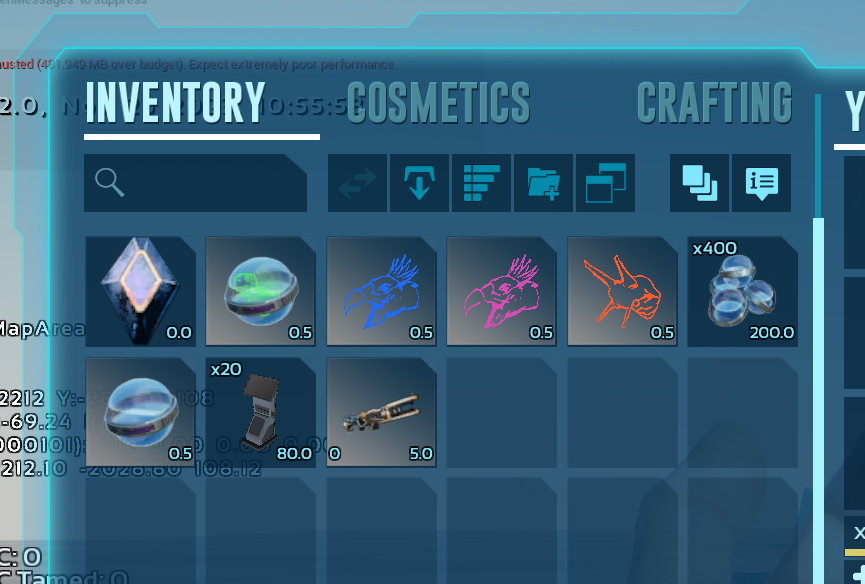Select the green-filled cryopod slot
865x584 pixels.
[x=260, y=291]
